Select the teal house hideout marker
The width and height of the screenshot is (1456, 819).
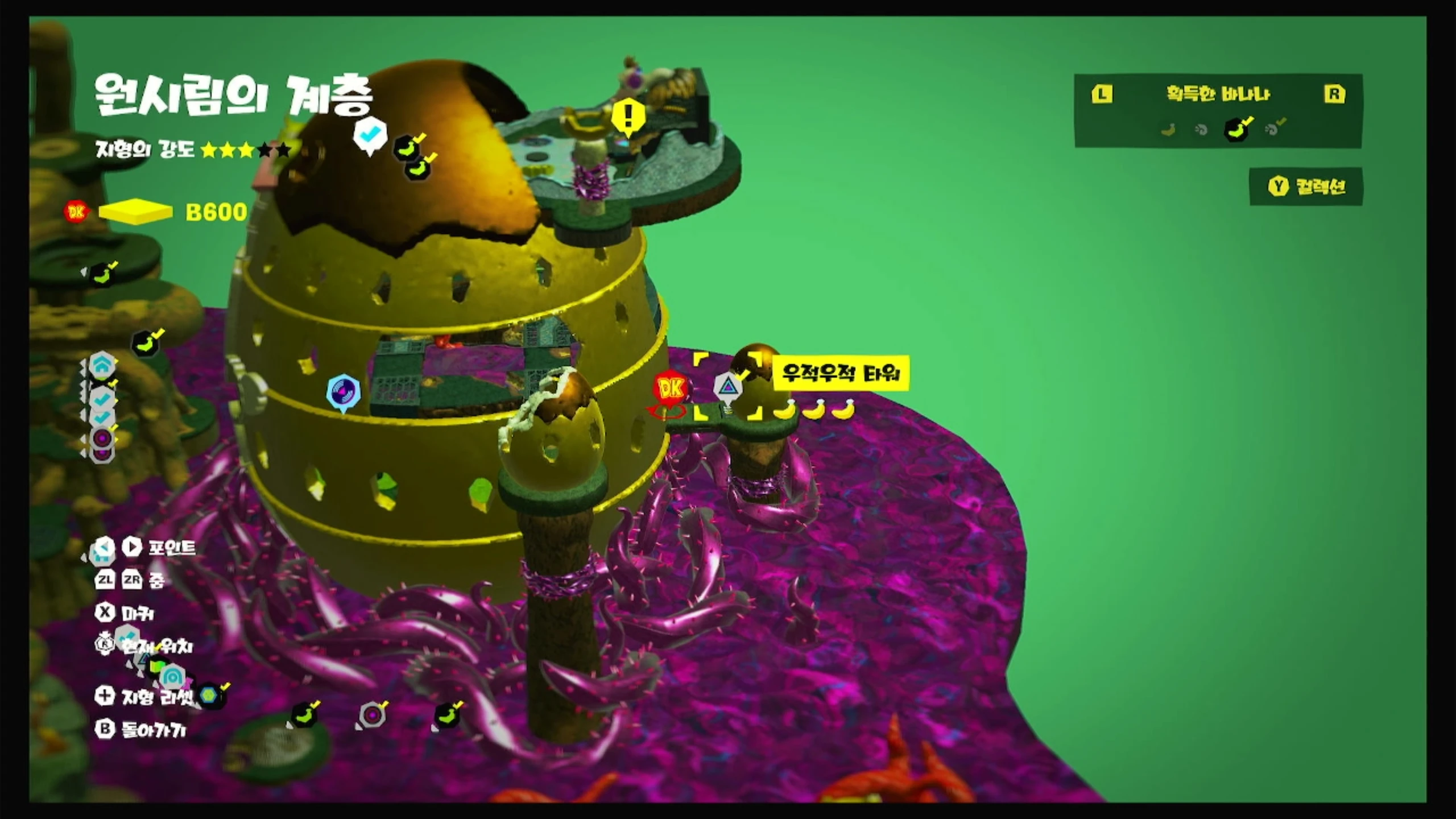click(x=102, y=366)
